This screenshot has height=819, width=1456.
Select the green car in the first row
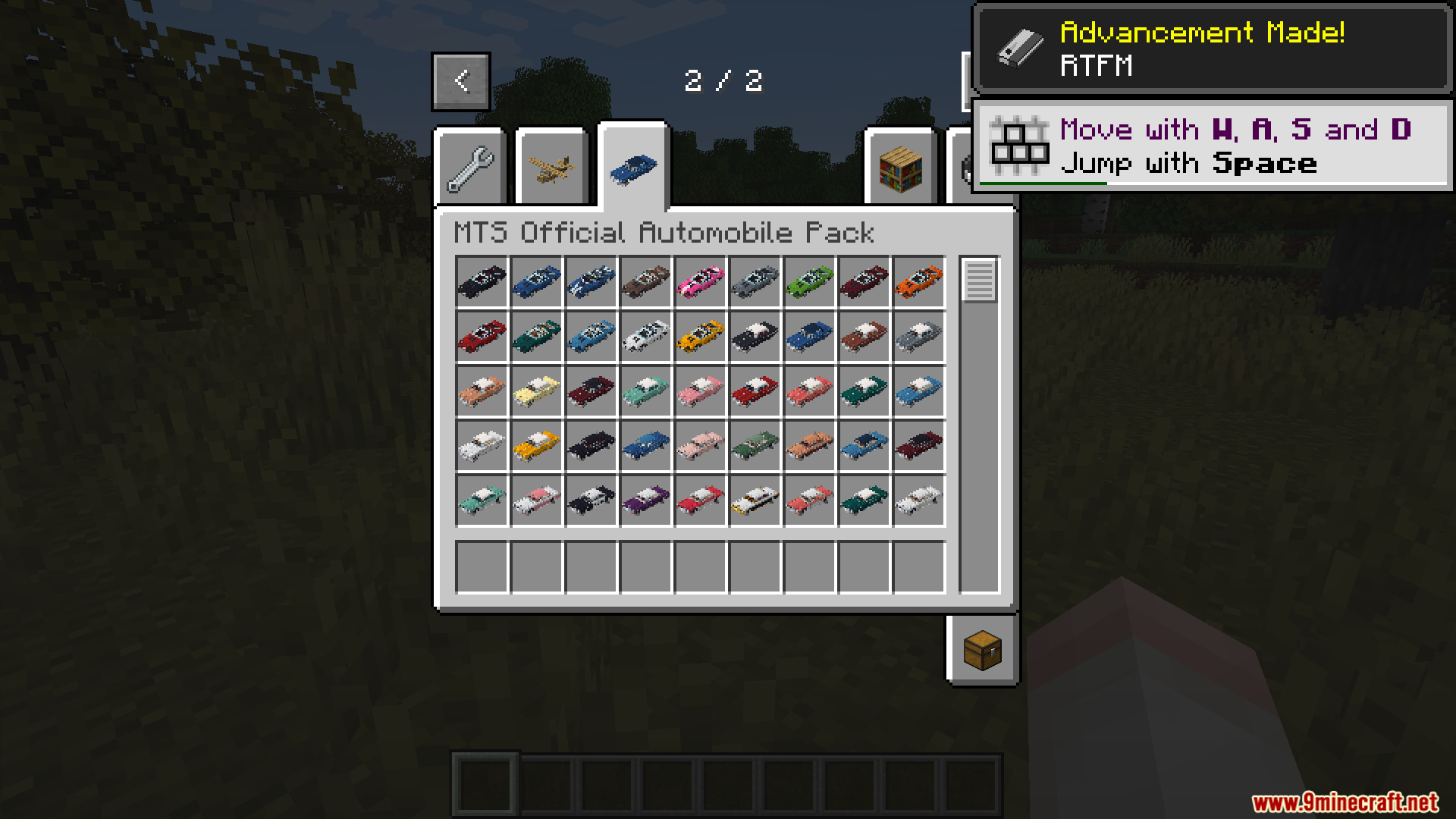[810, 281]
